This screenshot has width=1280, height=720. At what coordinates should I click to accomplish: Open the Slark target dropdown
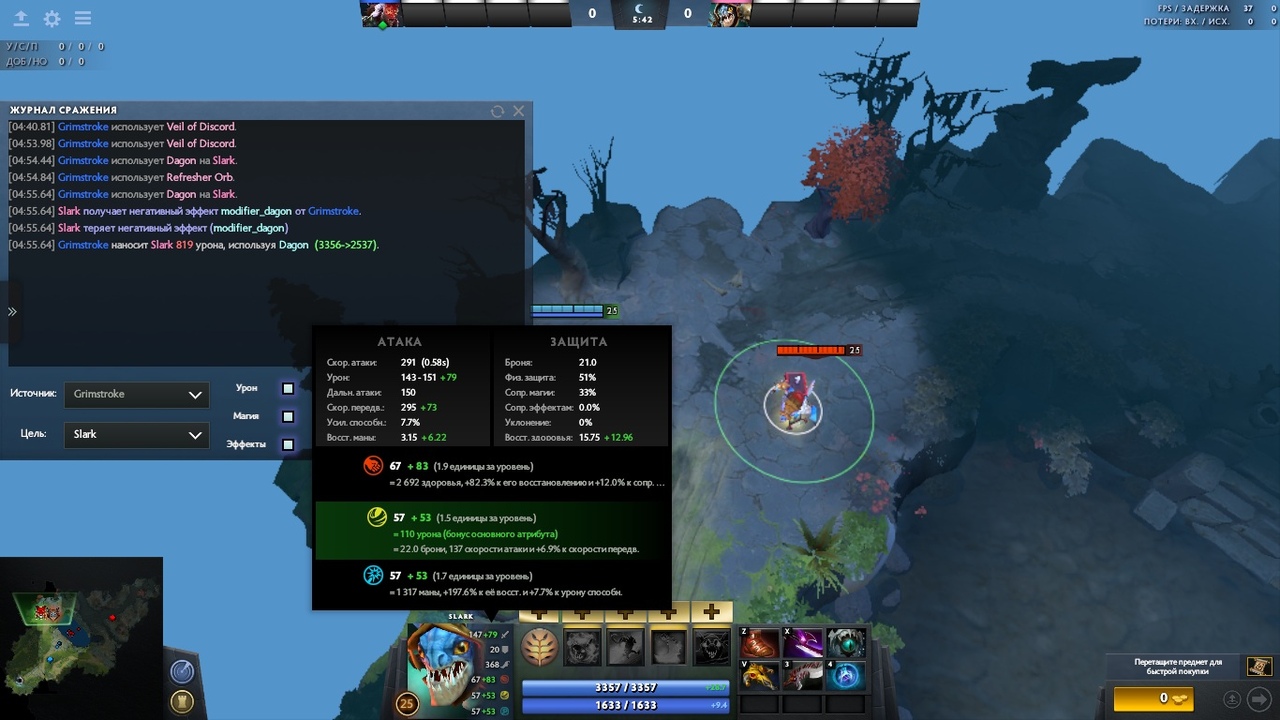136,434
